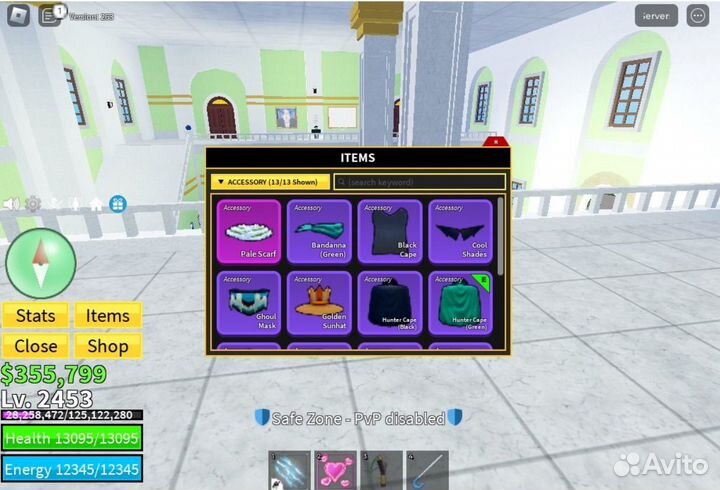
Task: Select the equipped green Hunter Cape
Action: tap(460, 301)
